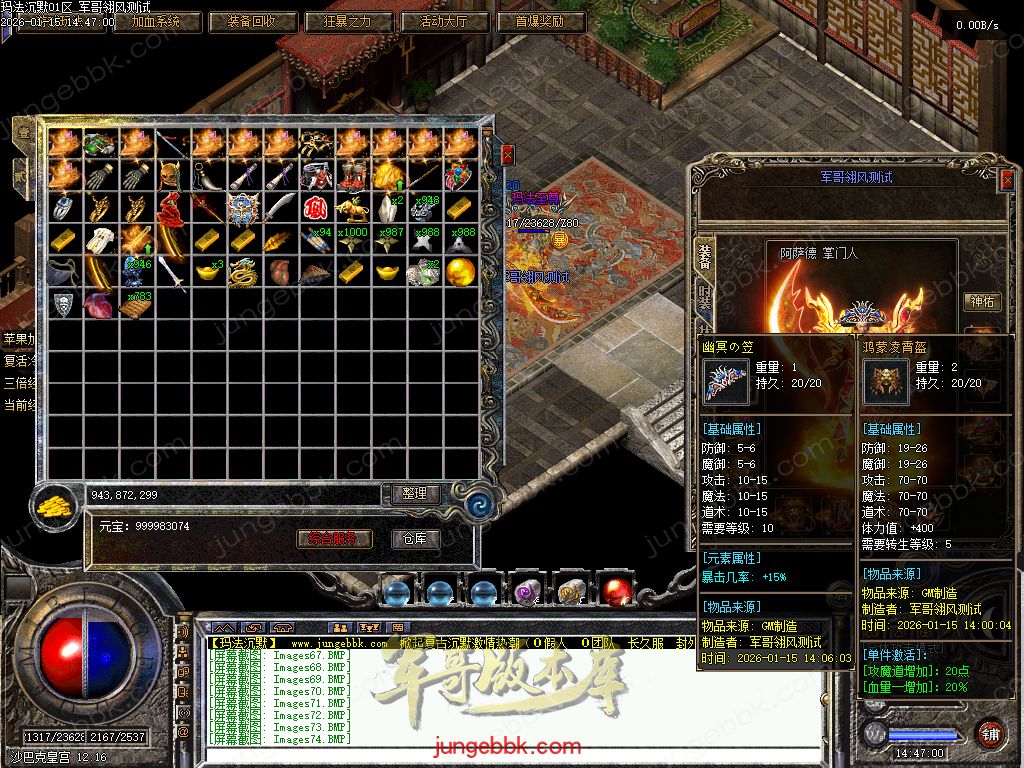Pick the golden ox statue item
The height and width of the screenshot is (768, 1024).
point(352,208)
